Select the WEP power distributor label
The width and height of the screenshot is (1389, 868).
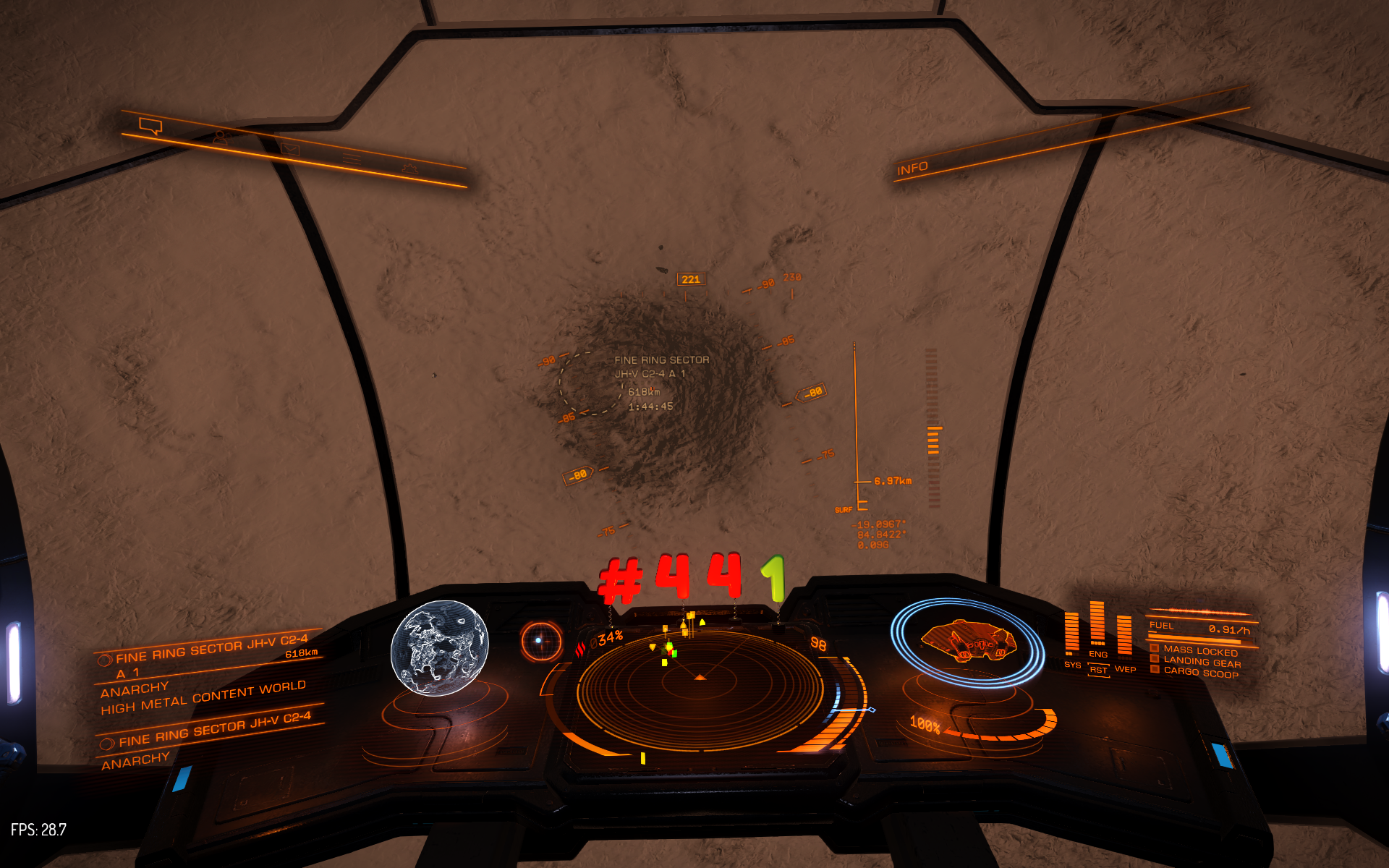coord(1125,669)
